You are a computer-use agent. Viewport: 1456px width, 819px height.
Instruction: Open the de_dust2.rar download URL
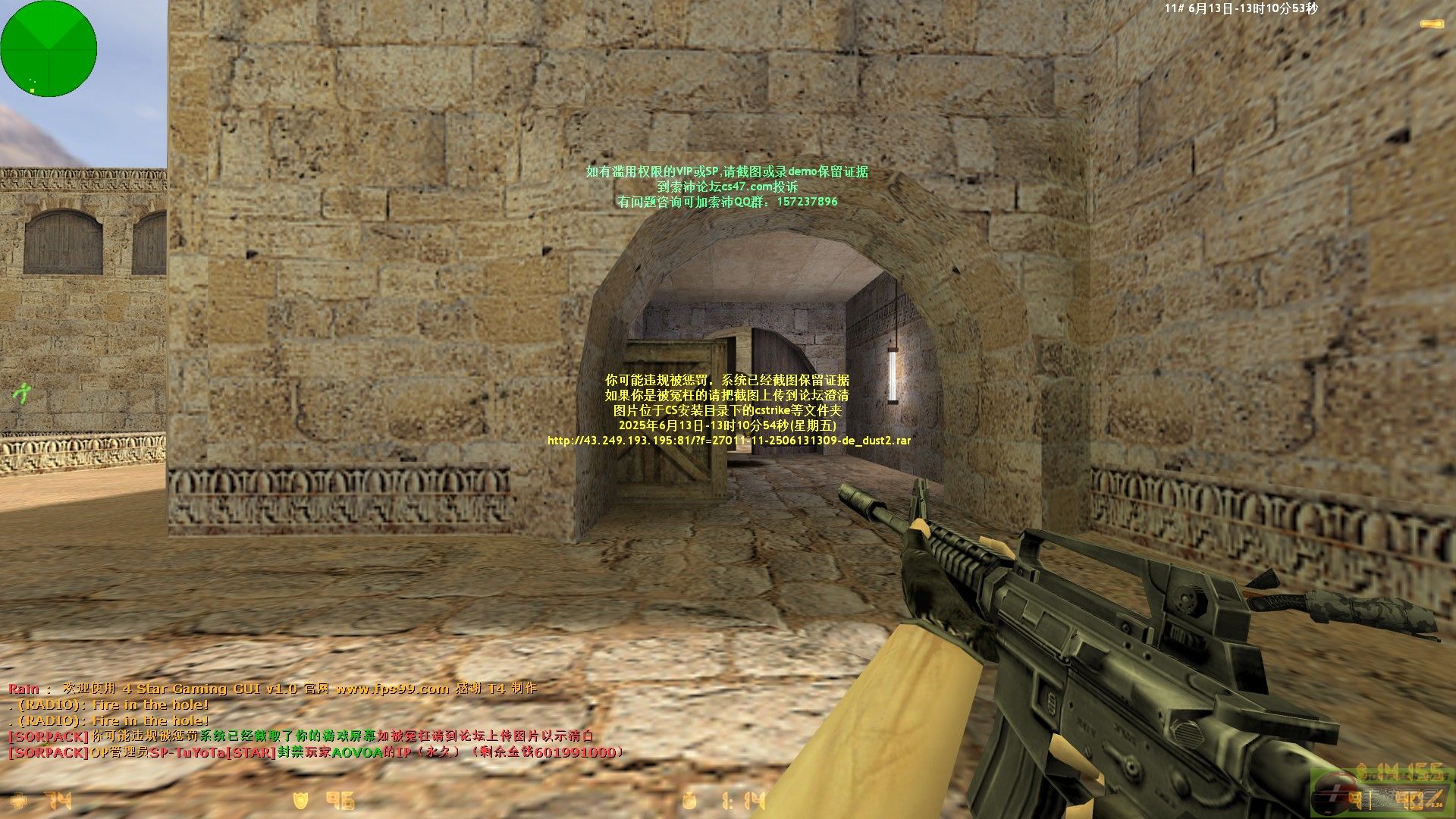coord(729,441)
